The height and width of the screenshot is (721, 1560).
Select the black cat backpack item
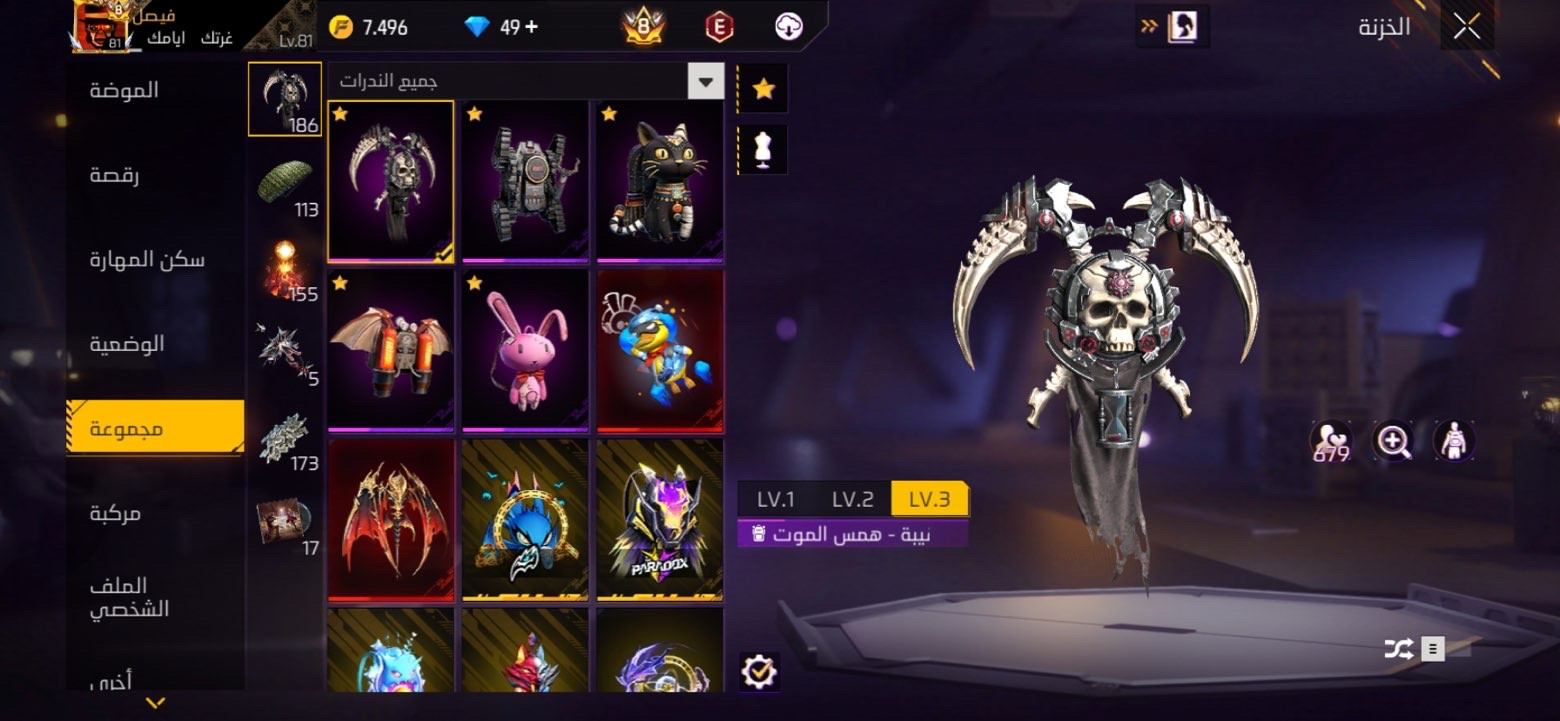(659, 180)
